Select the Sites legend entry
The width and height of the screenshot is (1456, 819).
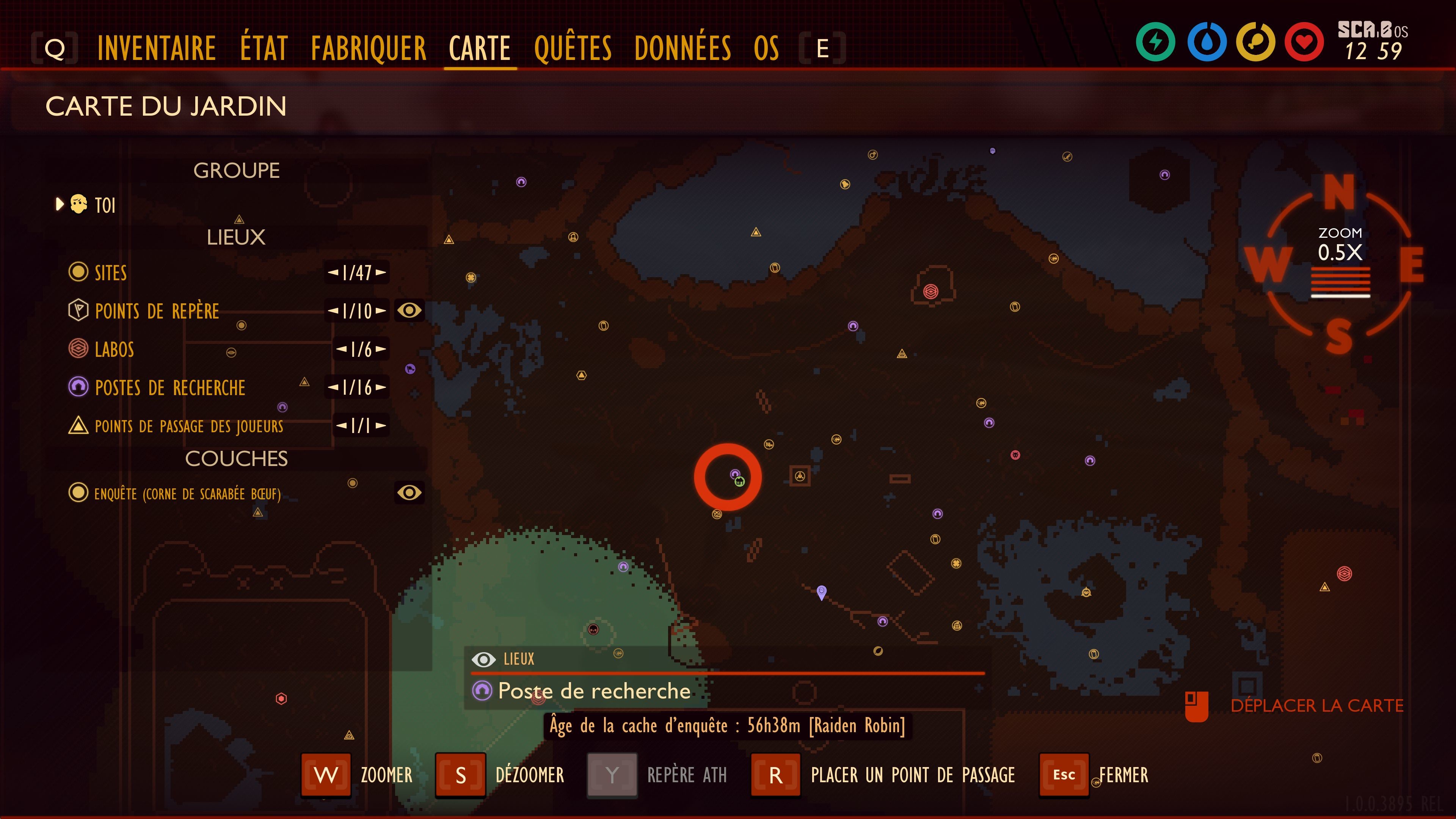110,273
